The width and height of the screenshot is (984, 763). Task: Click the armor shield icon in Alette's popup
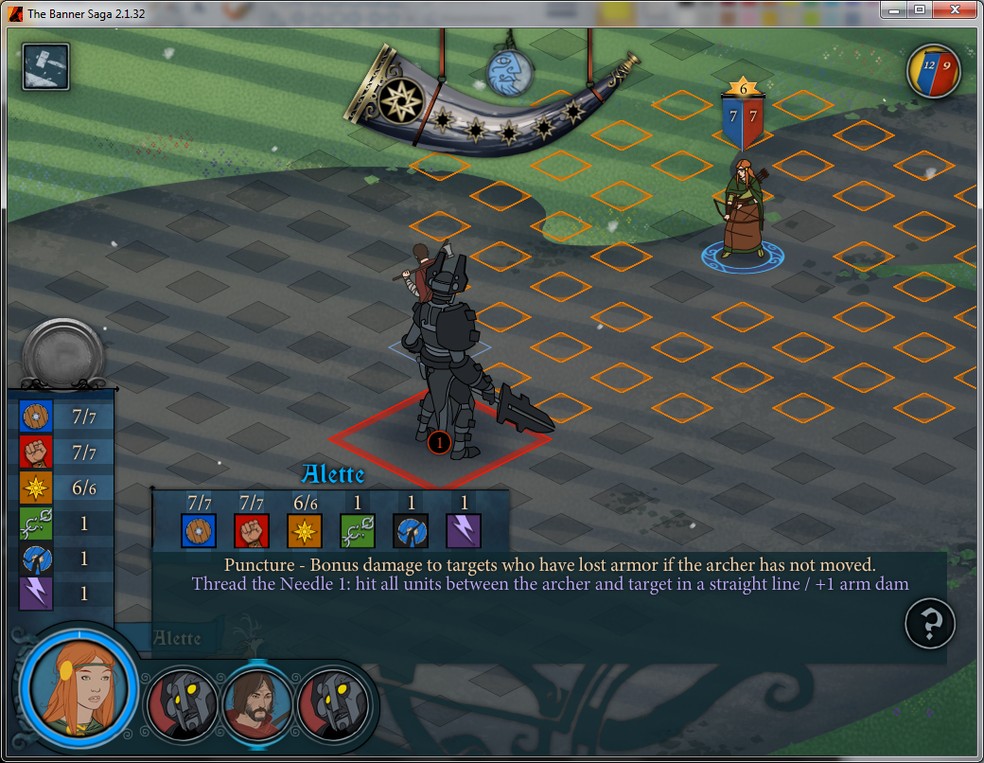(x=199, y=530)
